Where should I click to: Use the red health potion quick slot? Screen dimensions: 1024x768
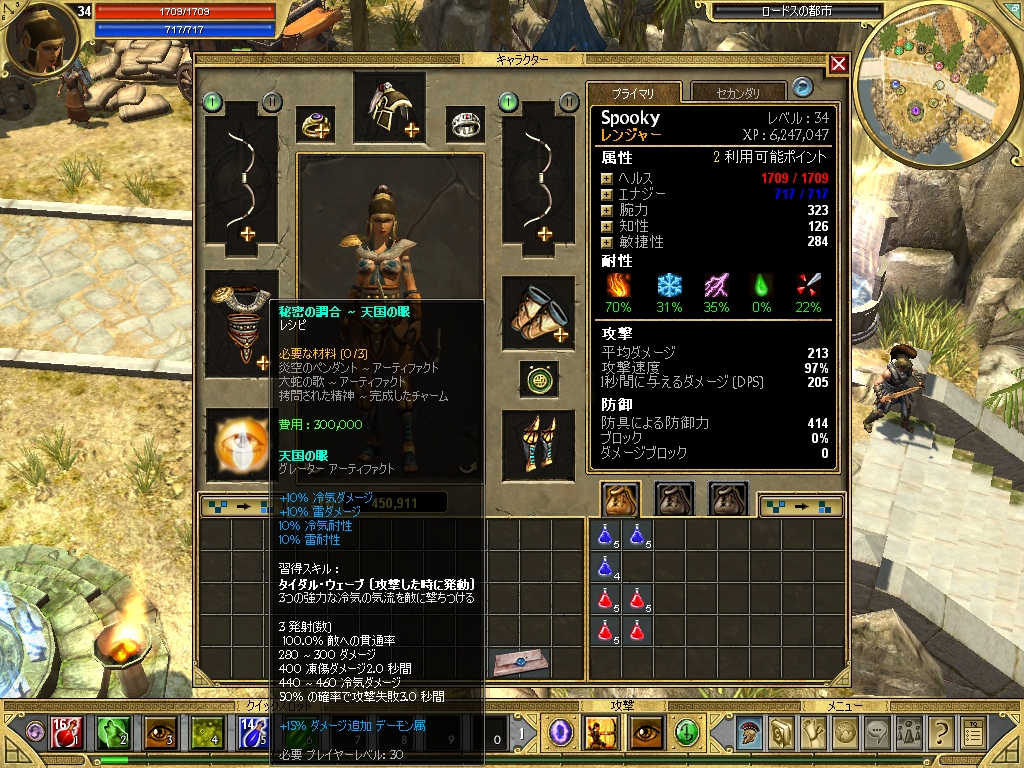pyautogui.click(x=65, y=733)
